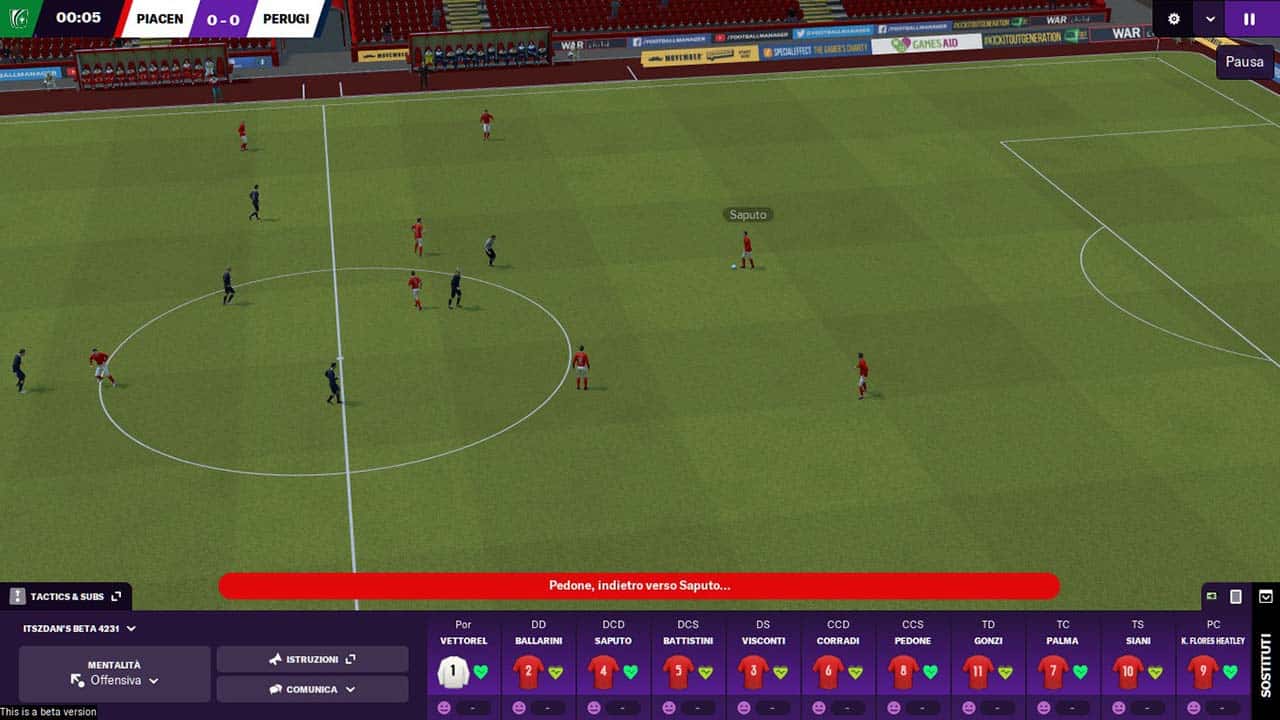Open the match settings gear icon
This screenshot has height=720, width=1280.
pyautogui.click(x=1173, y=19)
